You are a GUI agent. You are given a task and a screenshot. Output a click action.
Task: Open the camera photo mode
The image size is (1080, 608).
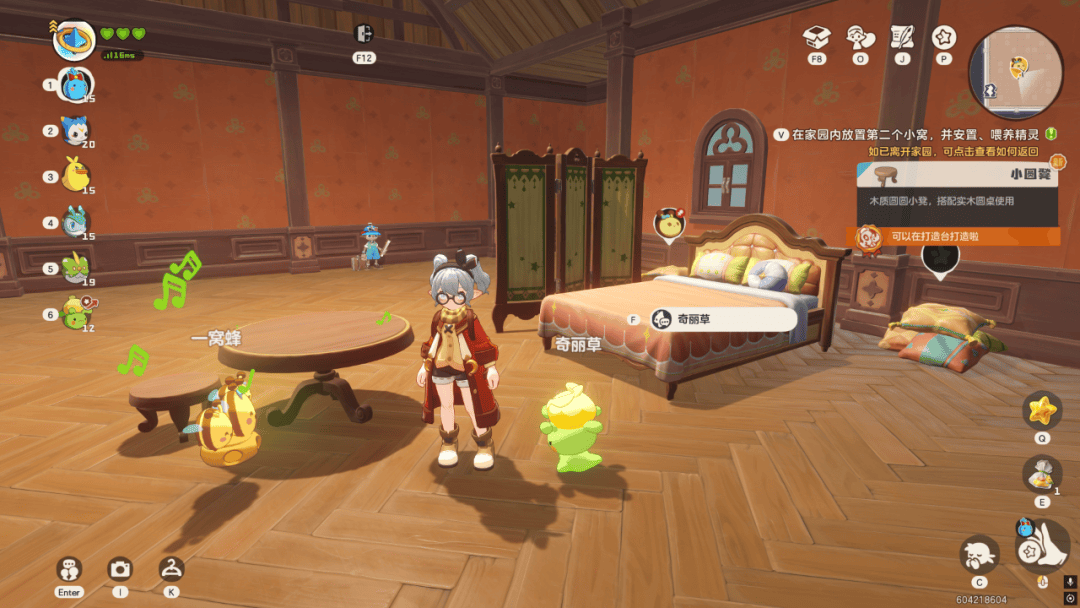[x=120, y=569]
